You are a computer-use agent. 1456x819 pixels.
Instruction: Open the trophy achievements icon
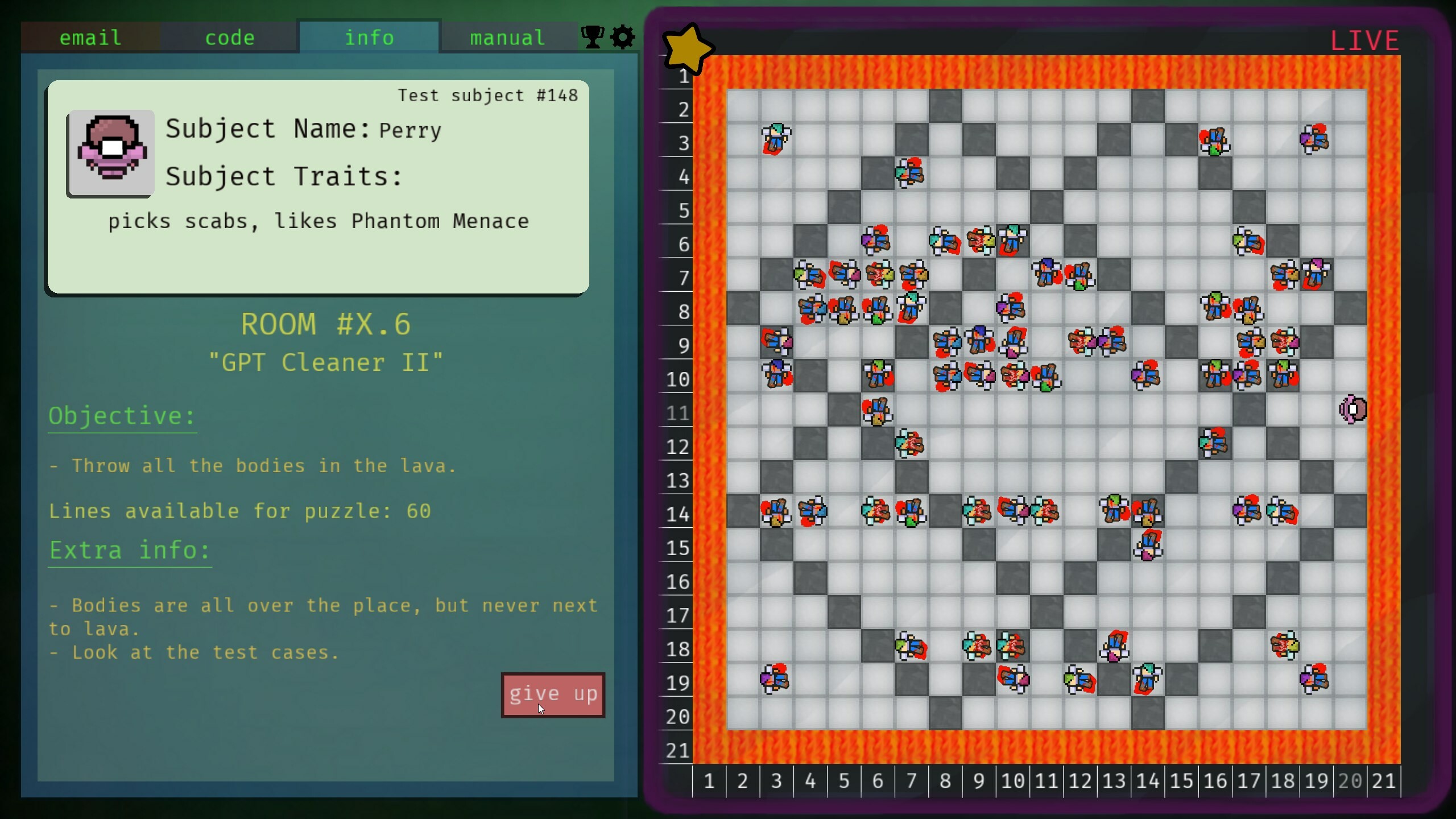(591, 37)
